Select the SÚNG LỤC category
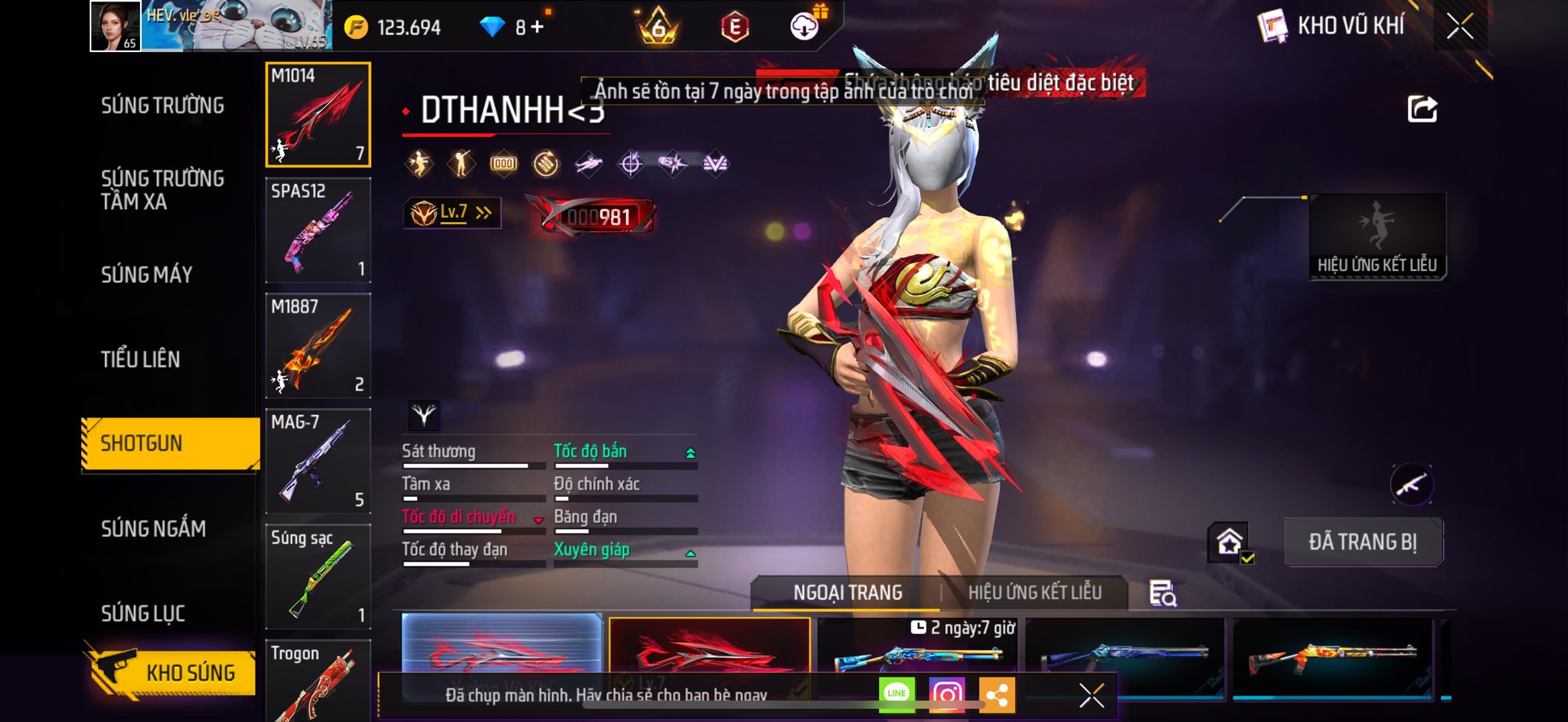 [142, 613]
